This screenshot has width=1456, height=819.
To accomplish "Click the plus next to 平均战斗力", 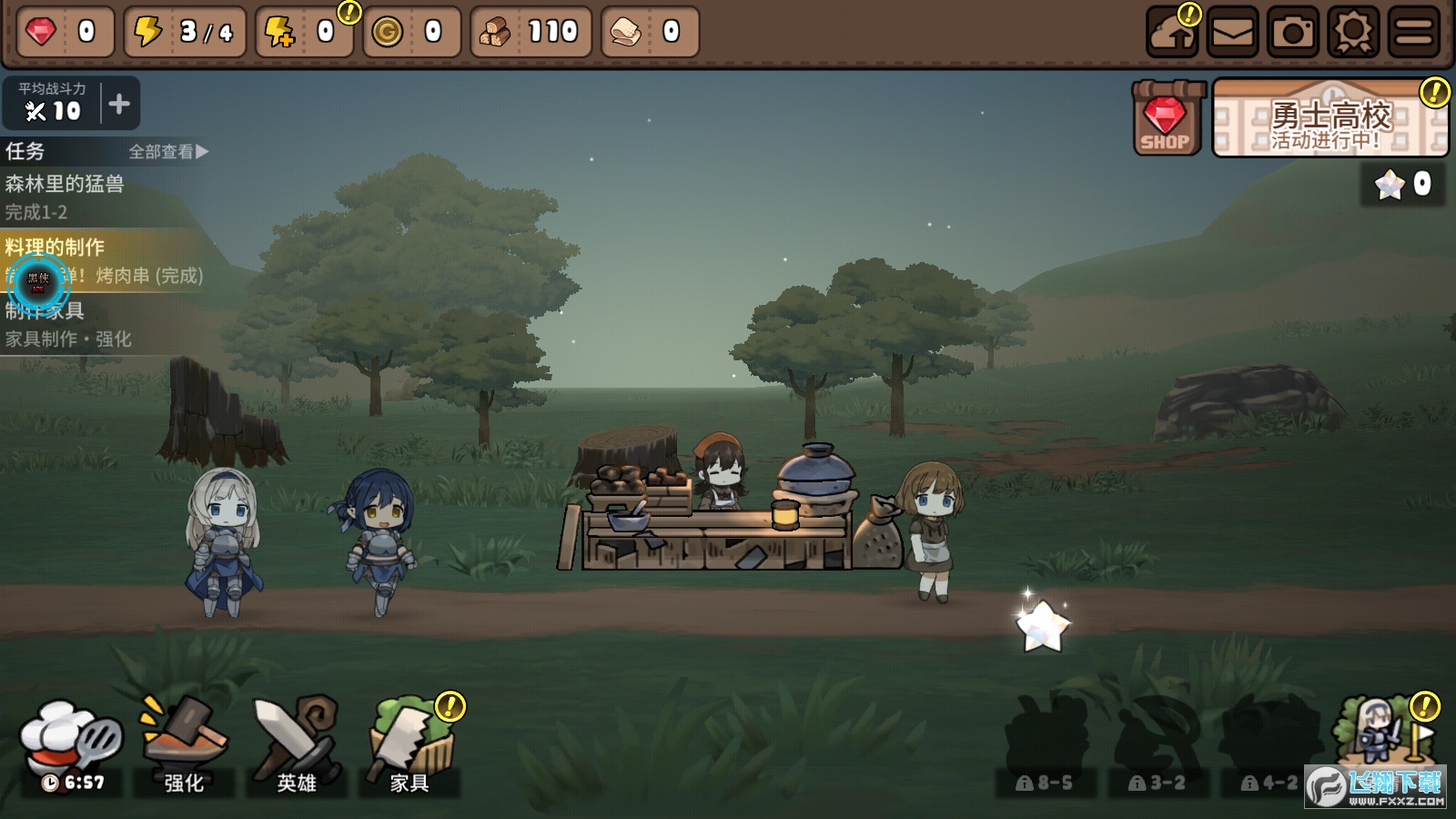I will coord(119,104).
